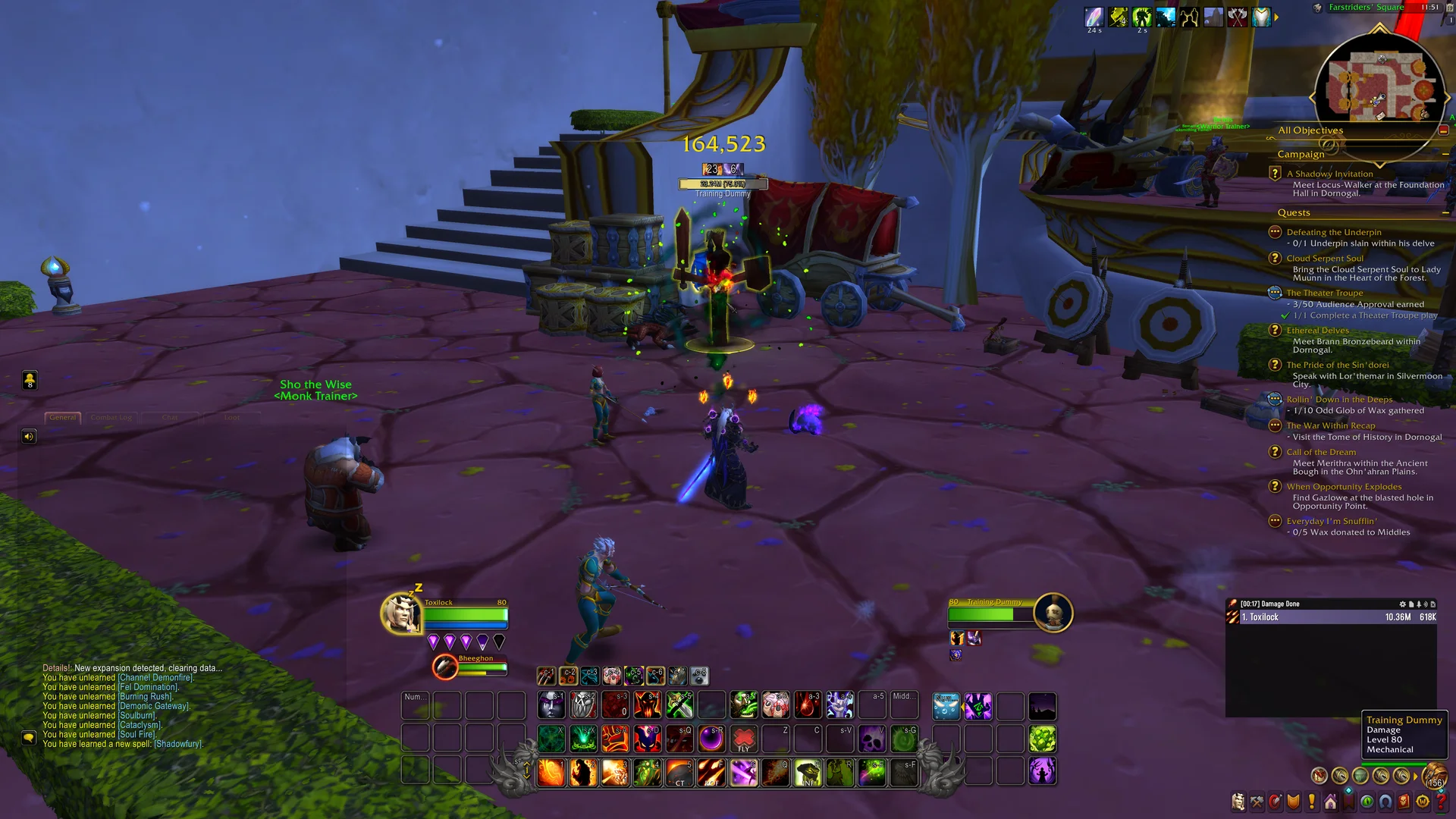
Task: Open the Group Finder green eye icon
Action: point(1366,801)
